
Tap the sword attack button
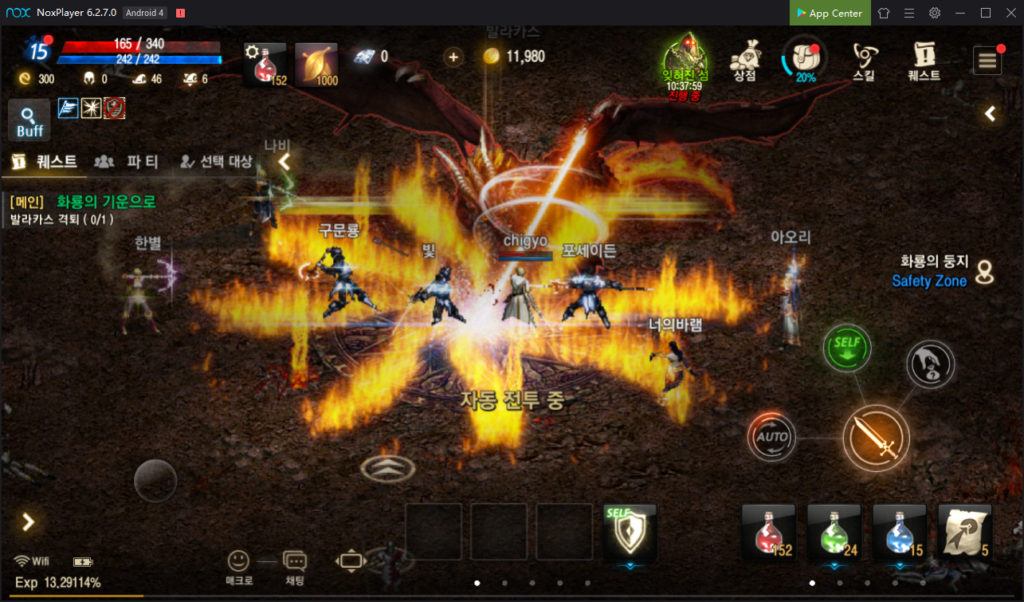[875, 437]
